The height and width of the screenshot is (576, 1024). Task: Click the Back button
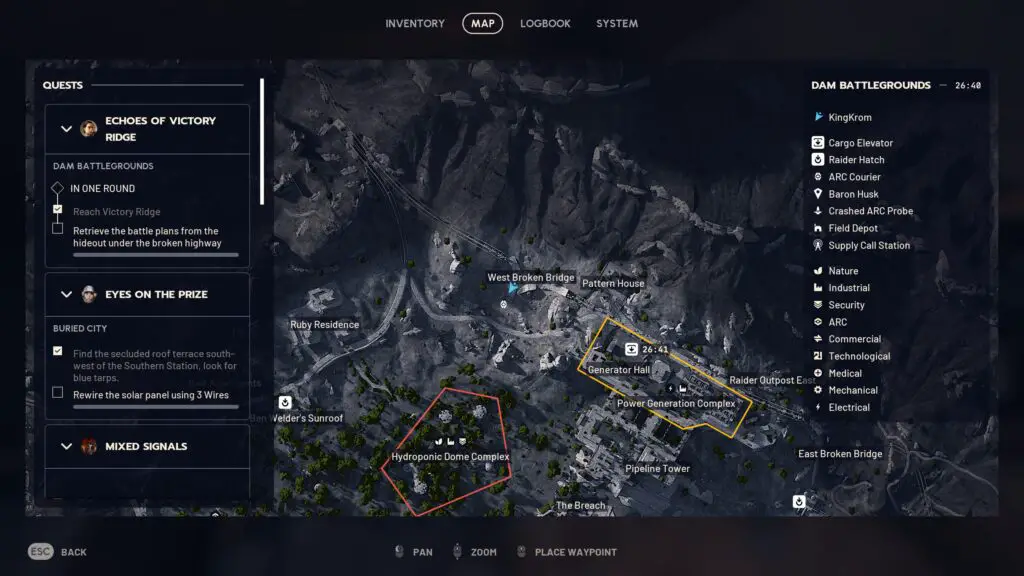[x=60, y=552]
